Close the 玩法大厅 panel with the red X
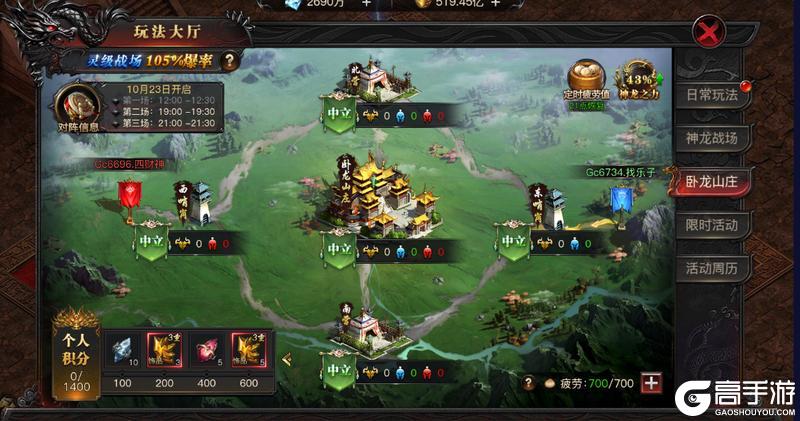Image resolution: width=800 pixels, height=421 pixels. (x=708, y=33)
